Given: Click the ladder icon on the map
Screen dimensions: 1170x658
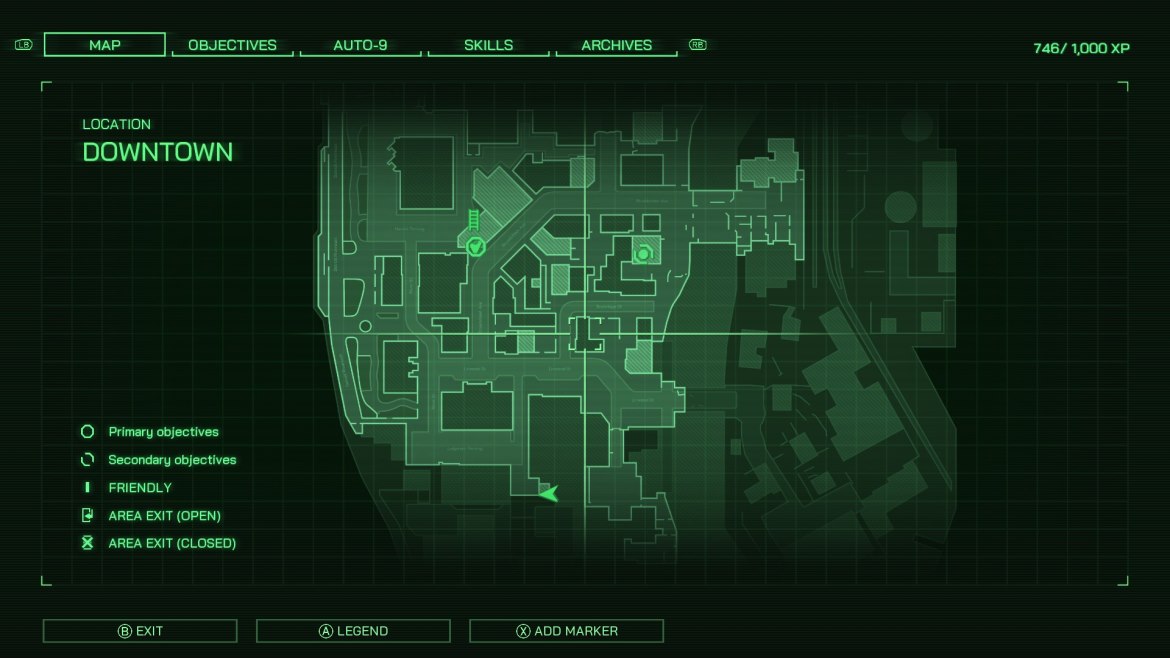Looking at the screenshot, I should [x=474, y=219].
